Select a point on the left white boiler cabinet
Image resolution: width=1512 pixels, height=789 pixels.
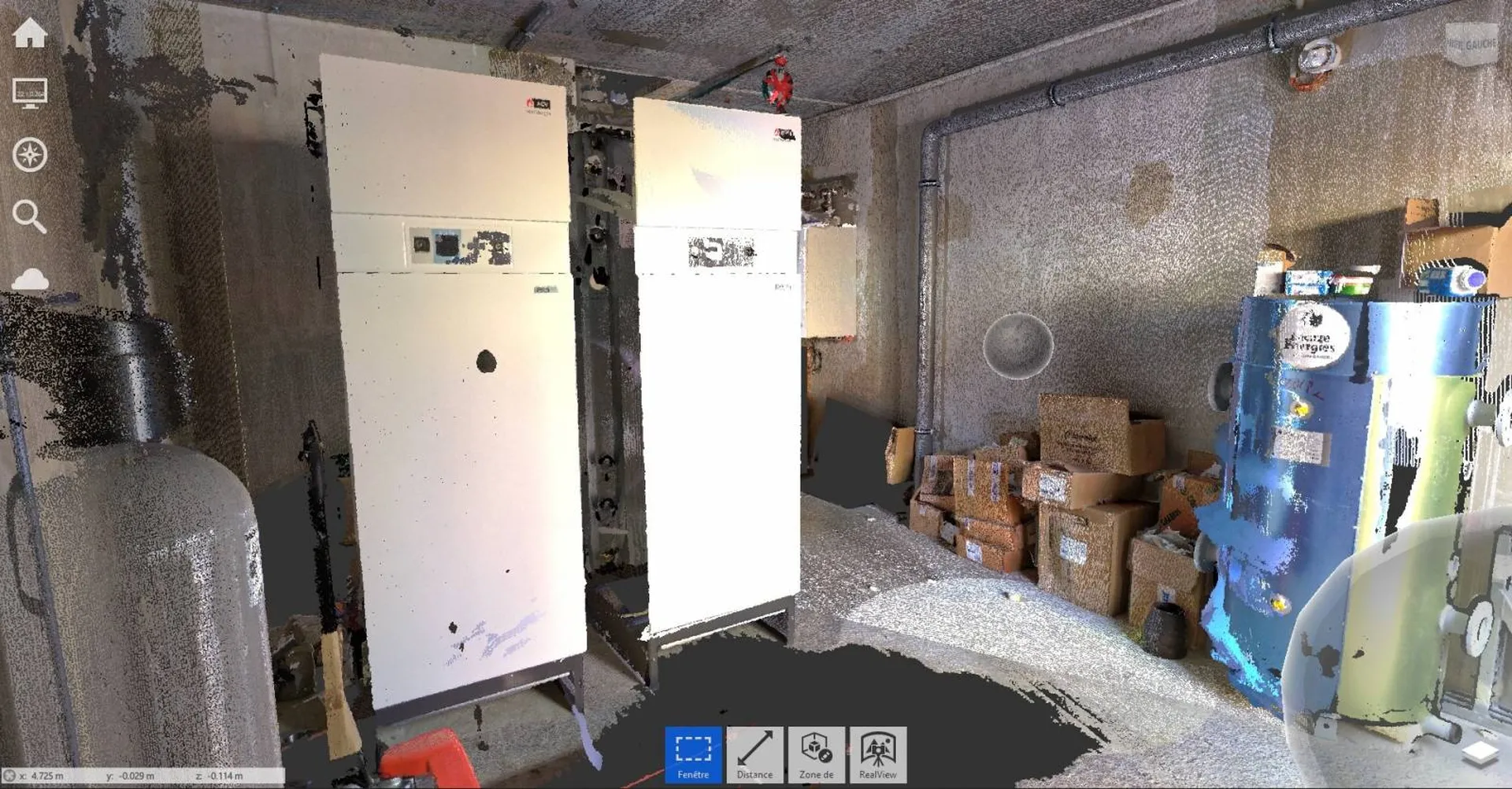click(449, 433)
